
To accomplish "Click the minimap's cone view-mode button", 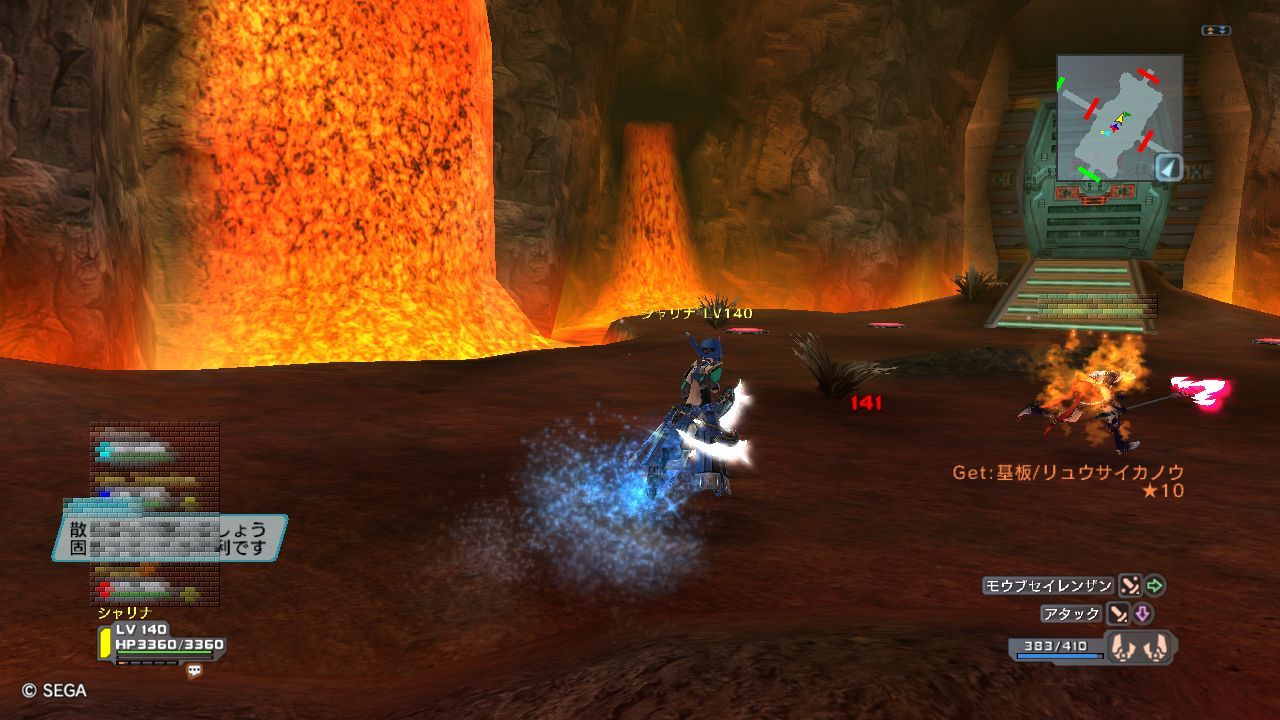I will click(1169, 167).
